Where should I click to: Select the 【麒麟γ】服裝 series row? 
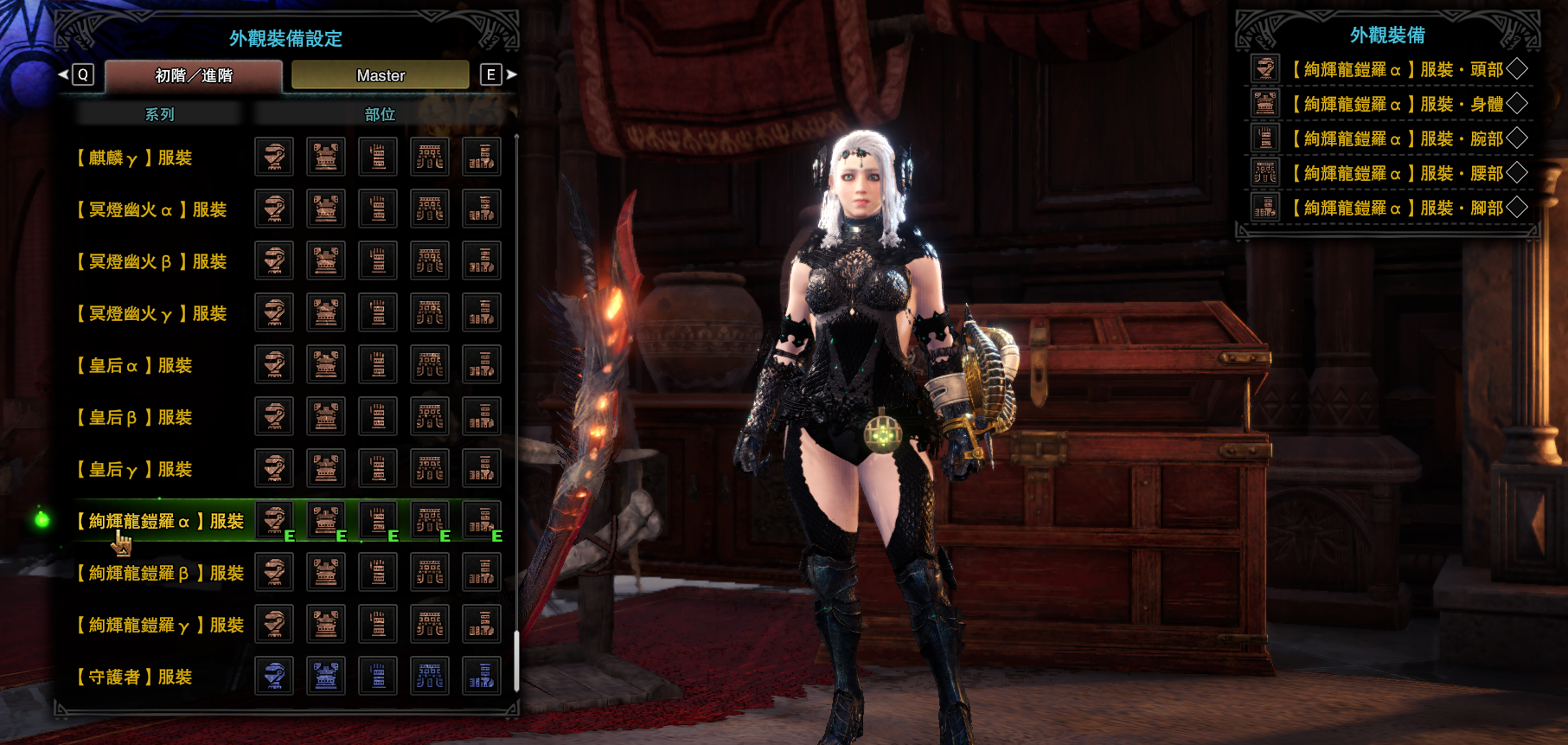pos(134,157)
